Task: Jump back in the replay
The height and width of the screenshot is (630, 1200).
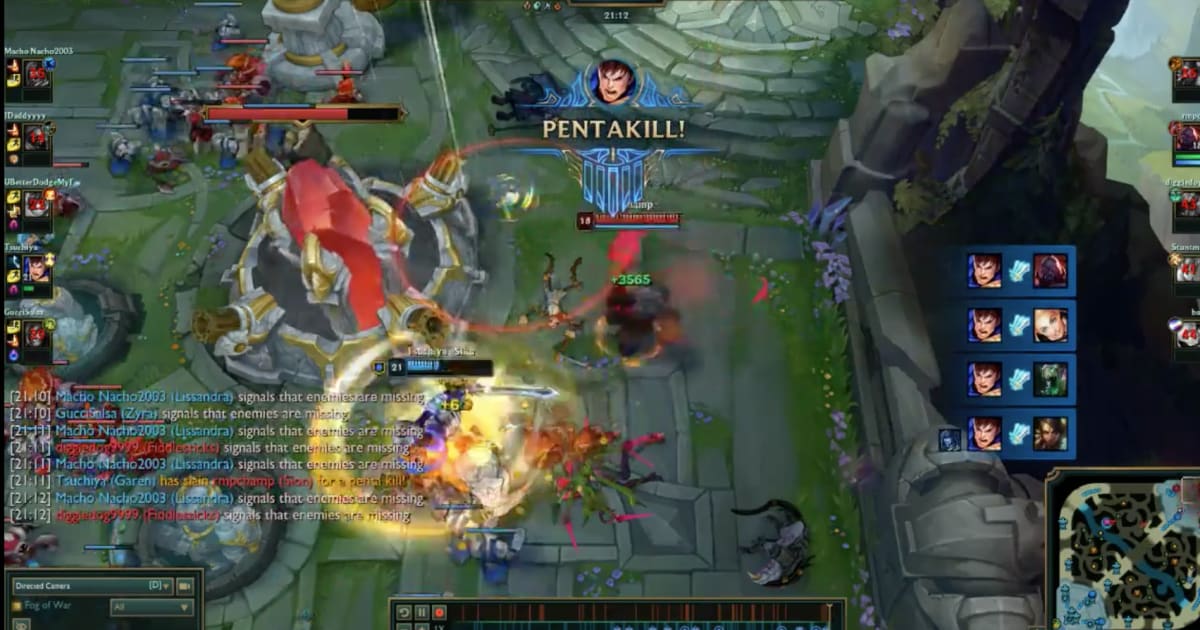Action: tap(404, 612)
